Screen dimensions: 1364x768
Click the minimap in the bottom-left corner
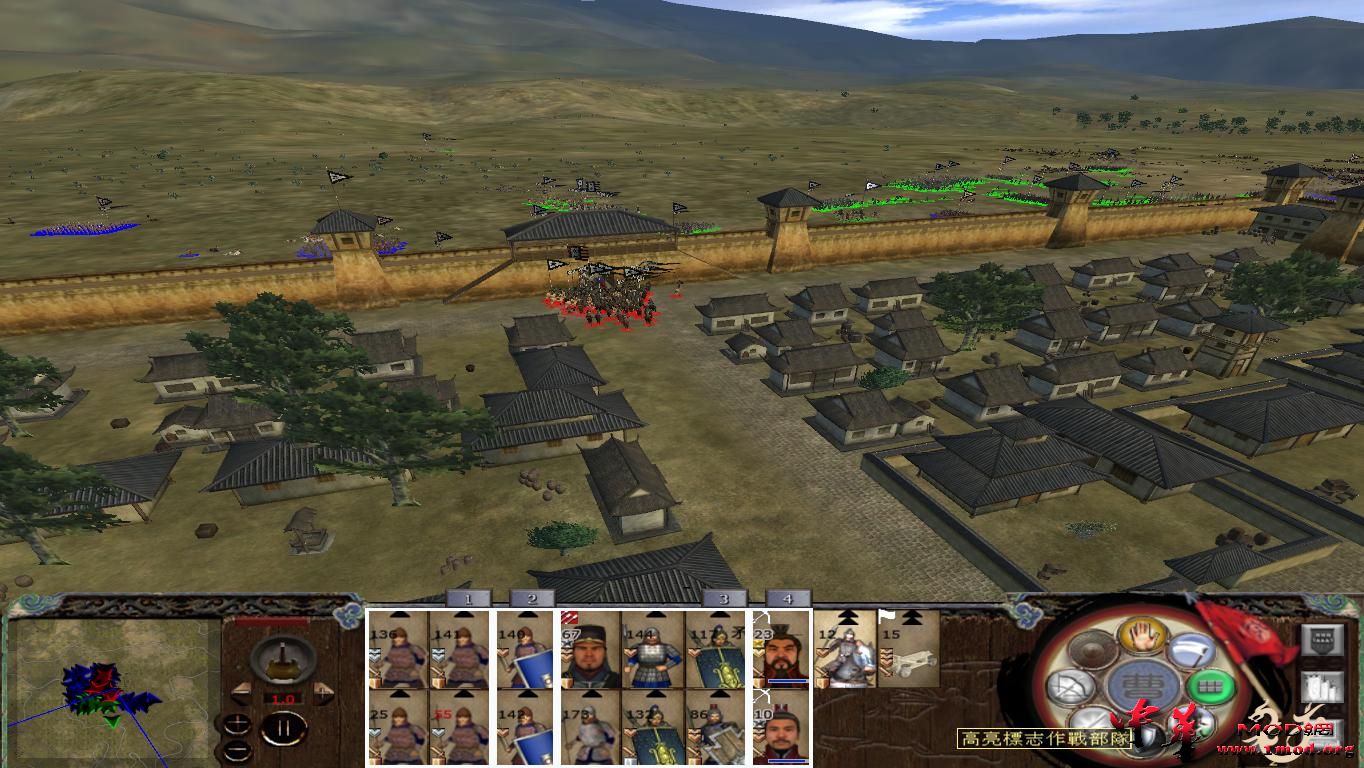(x=110, y=690)
